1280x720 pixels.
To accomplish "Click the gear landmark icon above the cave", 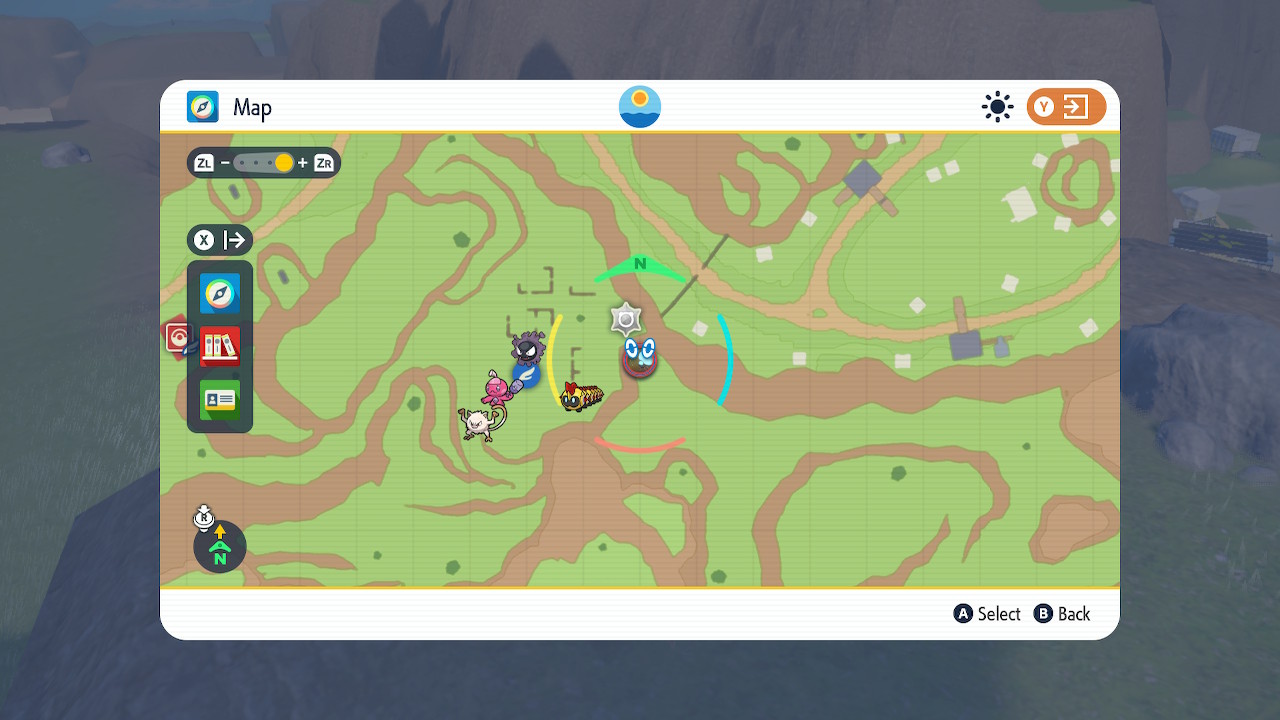I will coord(626,320).
